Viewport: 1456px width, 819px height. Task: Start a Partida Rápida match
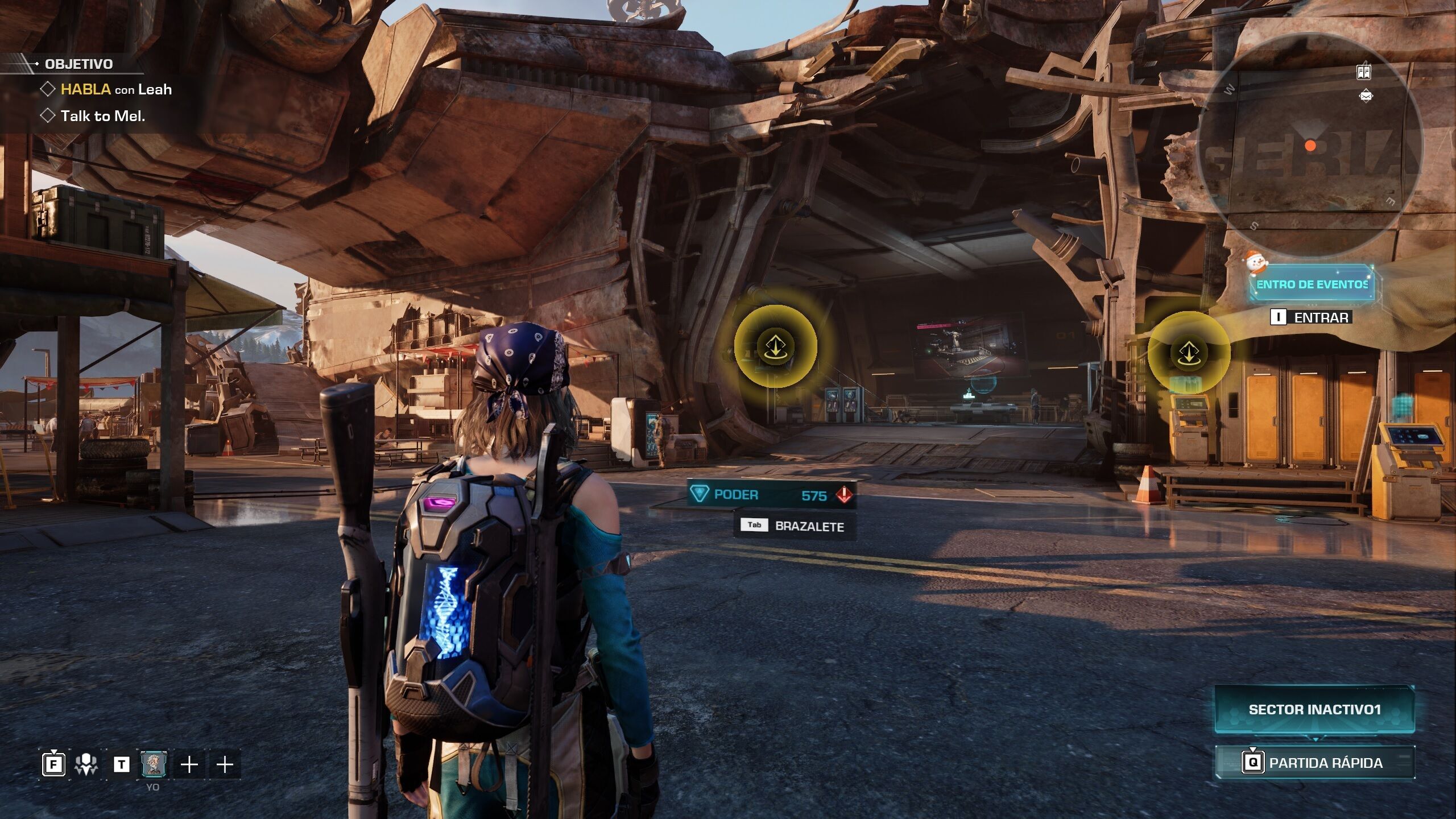coord(1314,763)
